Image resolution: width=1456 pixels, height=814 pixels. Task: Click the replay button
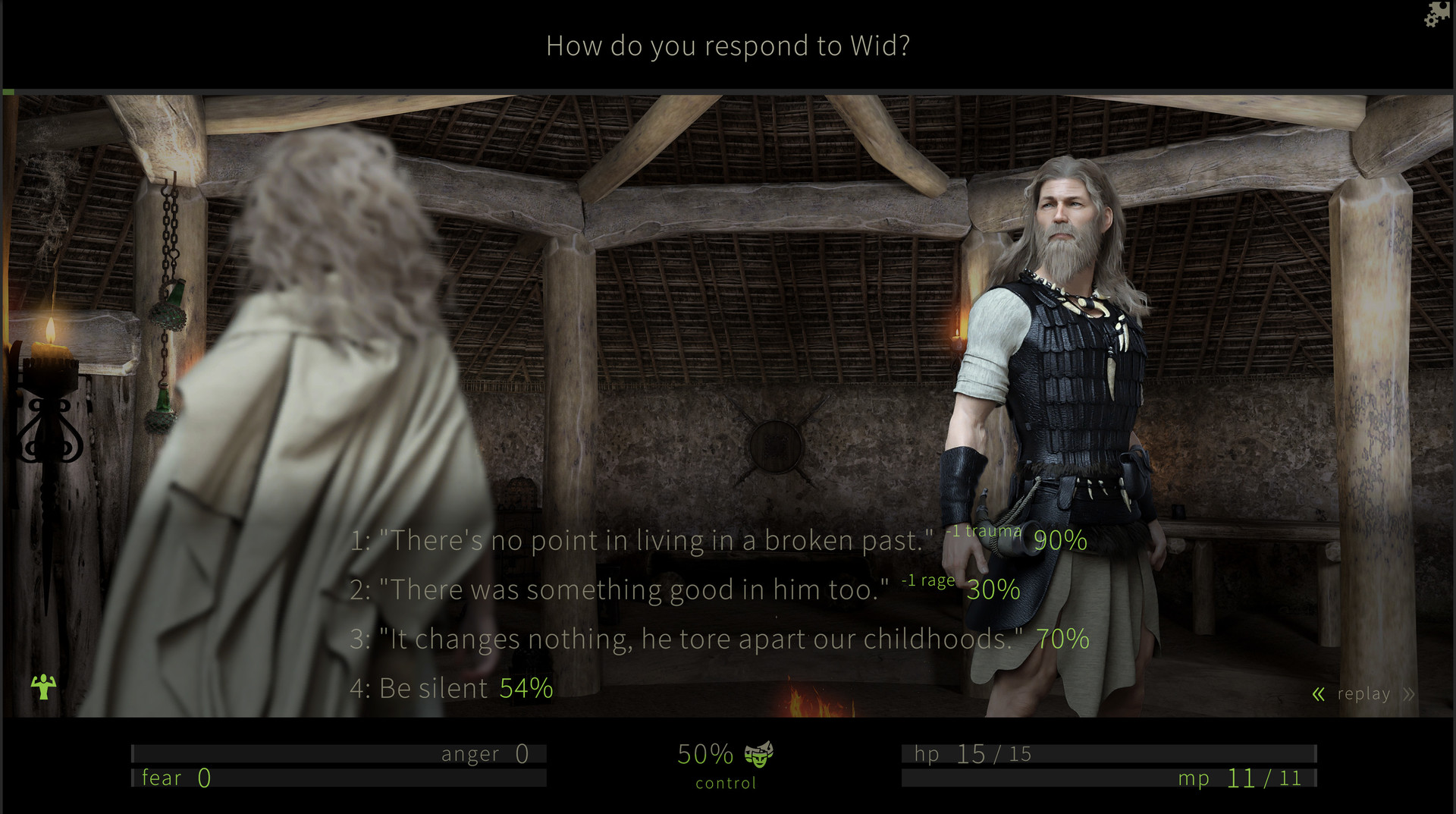click(1363, 694)
